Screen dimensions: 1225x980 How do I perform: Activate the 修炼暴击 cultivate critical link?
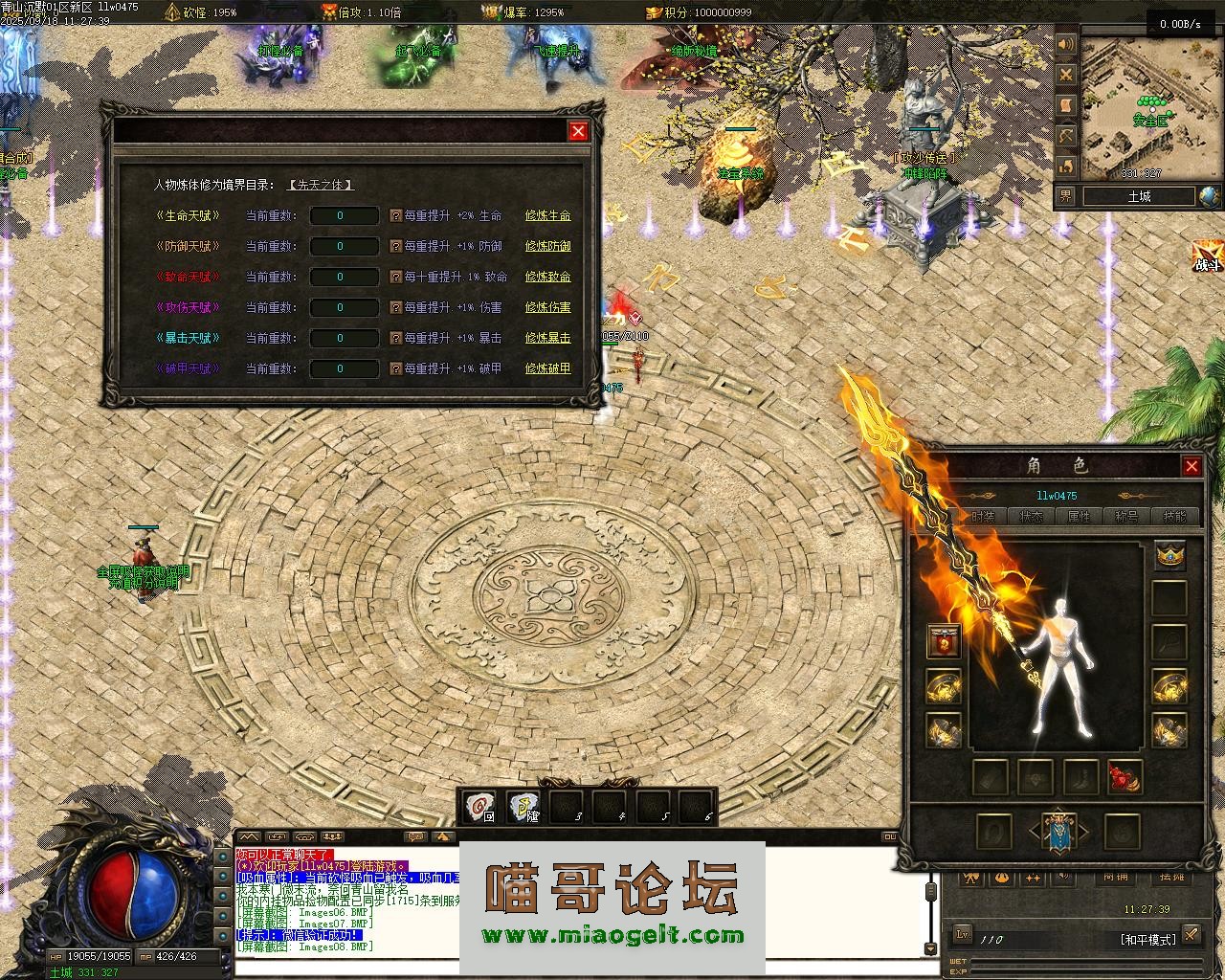pyautogui.click(x=547, y=339)
